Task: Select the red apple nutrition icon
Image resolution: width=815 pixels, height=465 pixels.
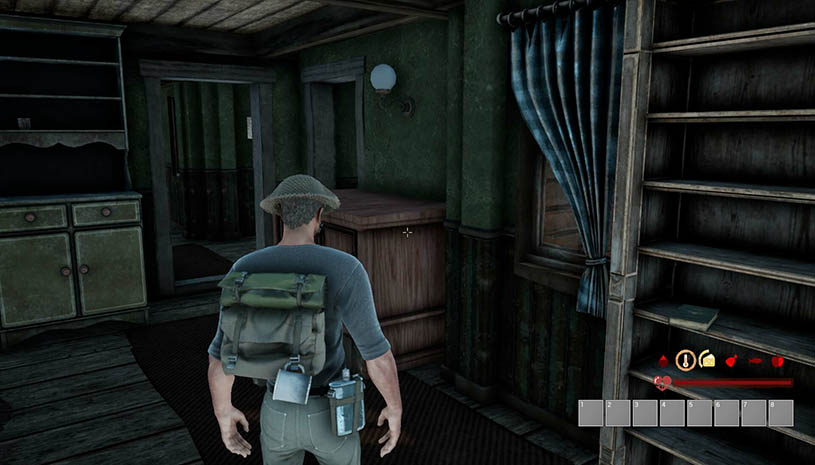Action: pyautogui.click(x=777, y=360)
